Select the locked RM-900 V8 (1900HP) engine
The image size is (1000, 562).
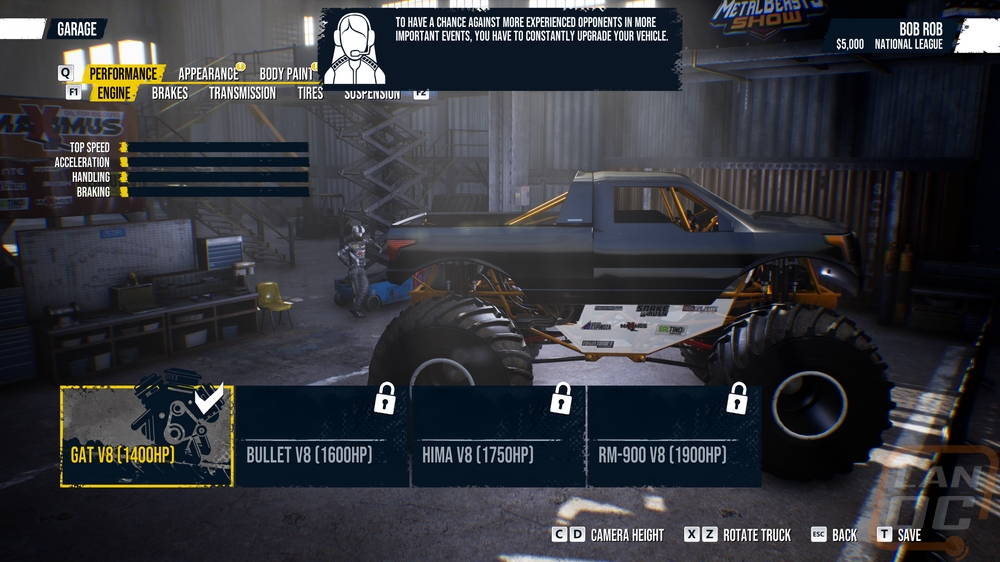tap(674, 436)
